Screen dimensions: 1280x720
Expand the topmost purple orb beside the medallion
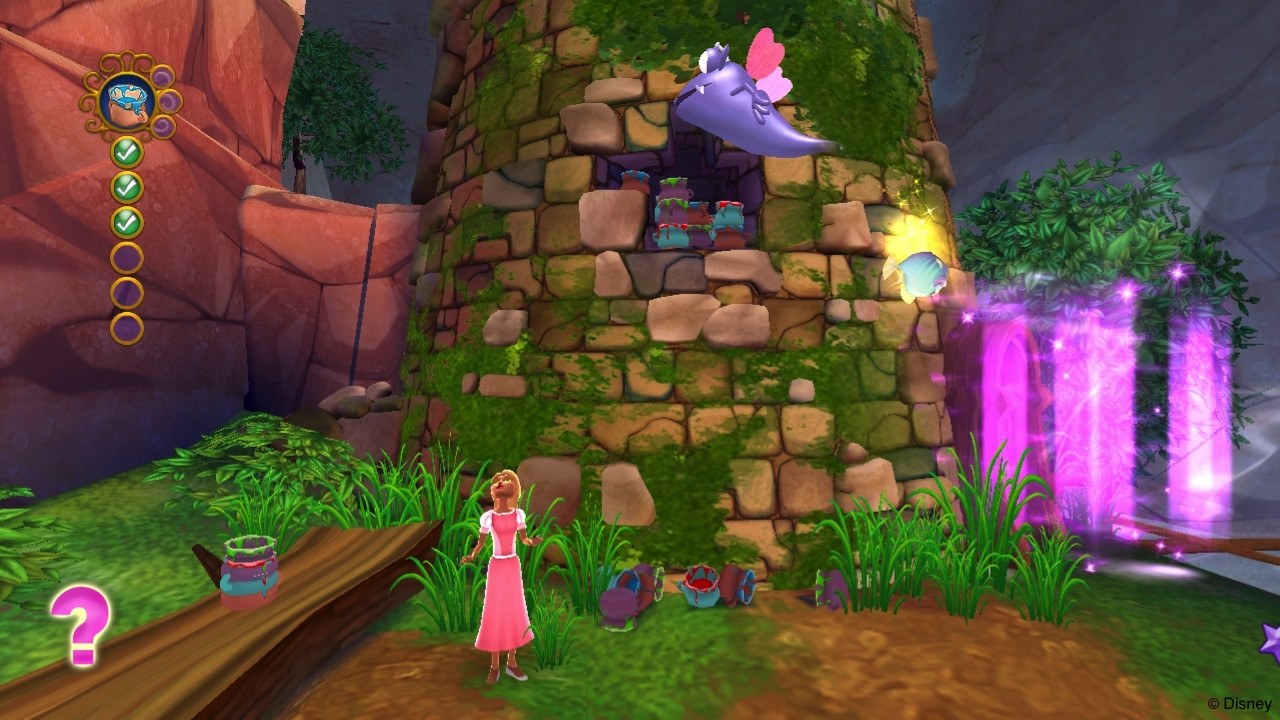coord(162,75)
